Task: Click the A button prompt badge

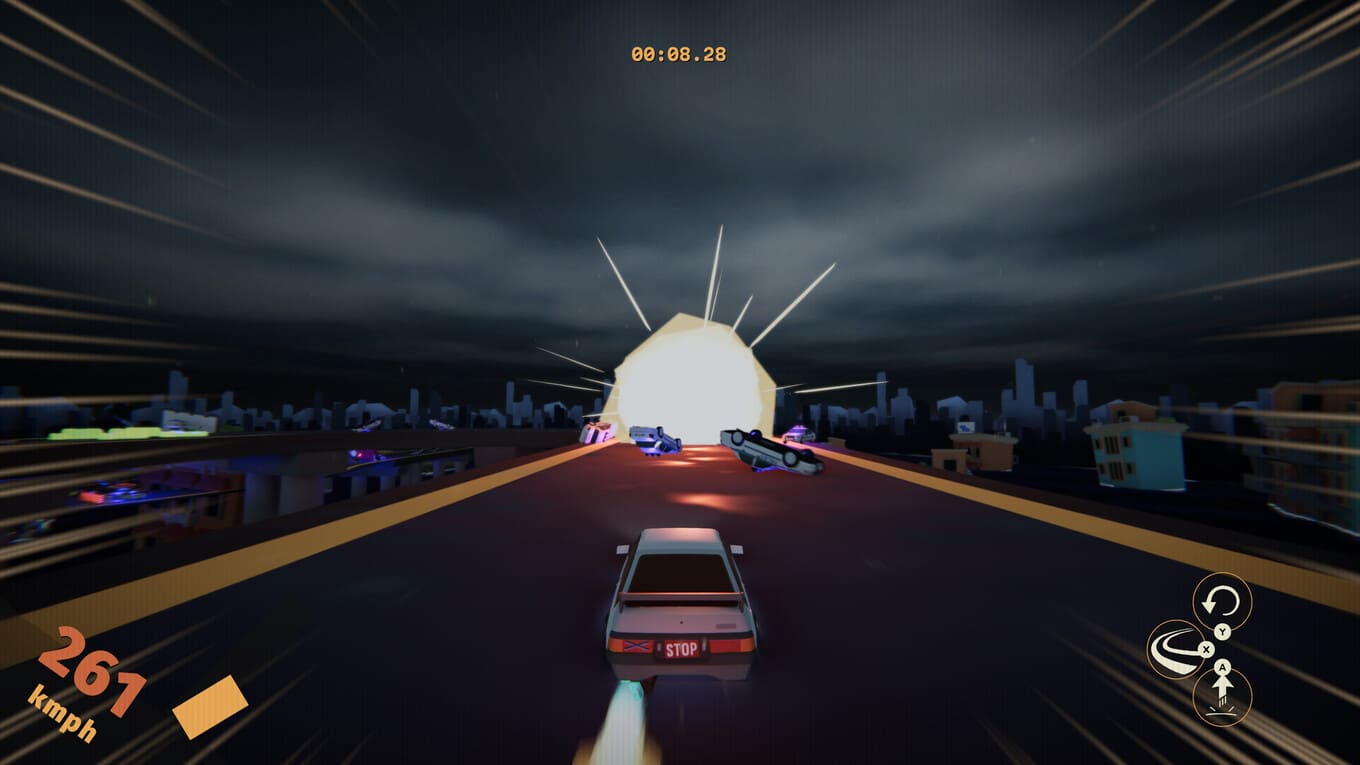Action: pos(1222,667)
